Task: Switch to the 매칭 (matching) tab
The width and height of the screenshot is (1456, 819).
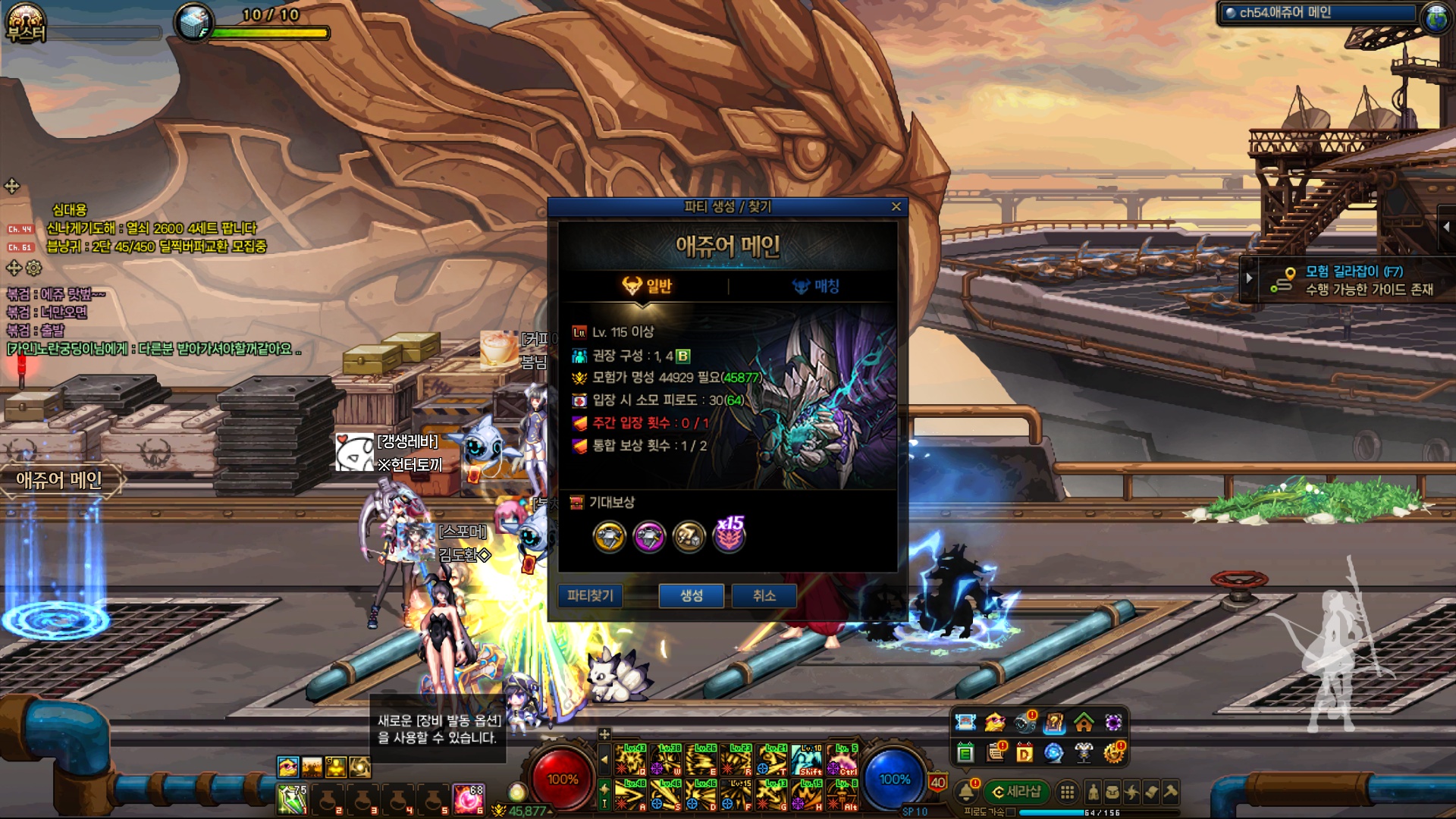Action: 816,286
